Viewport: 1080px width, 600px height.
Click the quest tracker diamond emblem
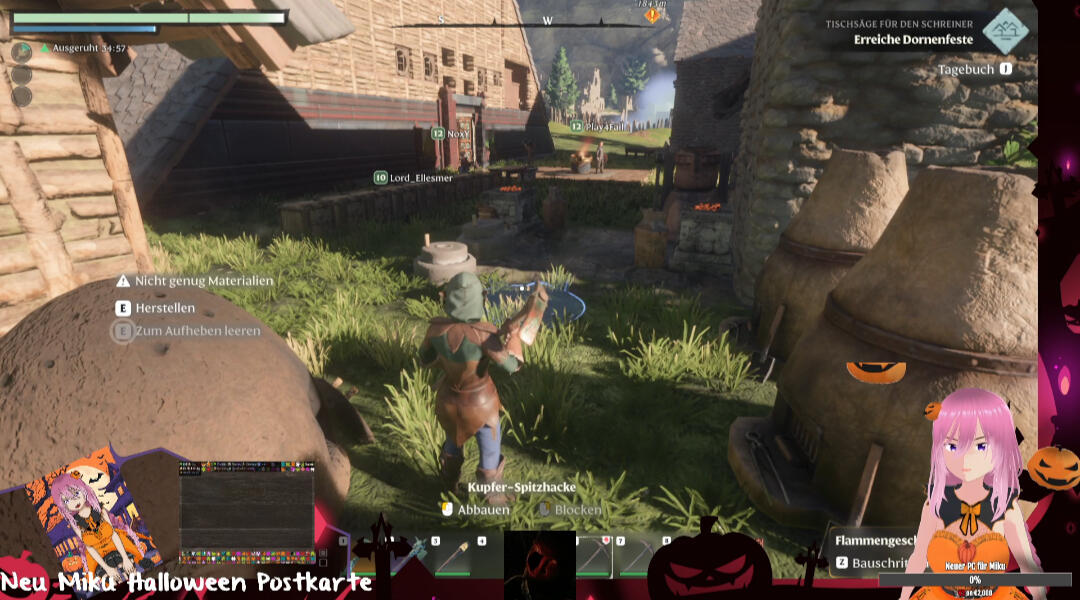[x=1004, y=31]
